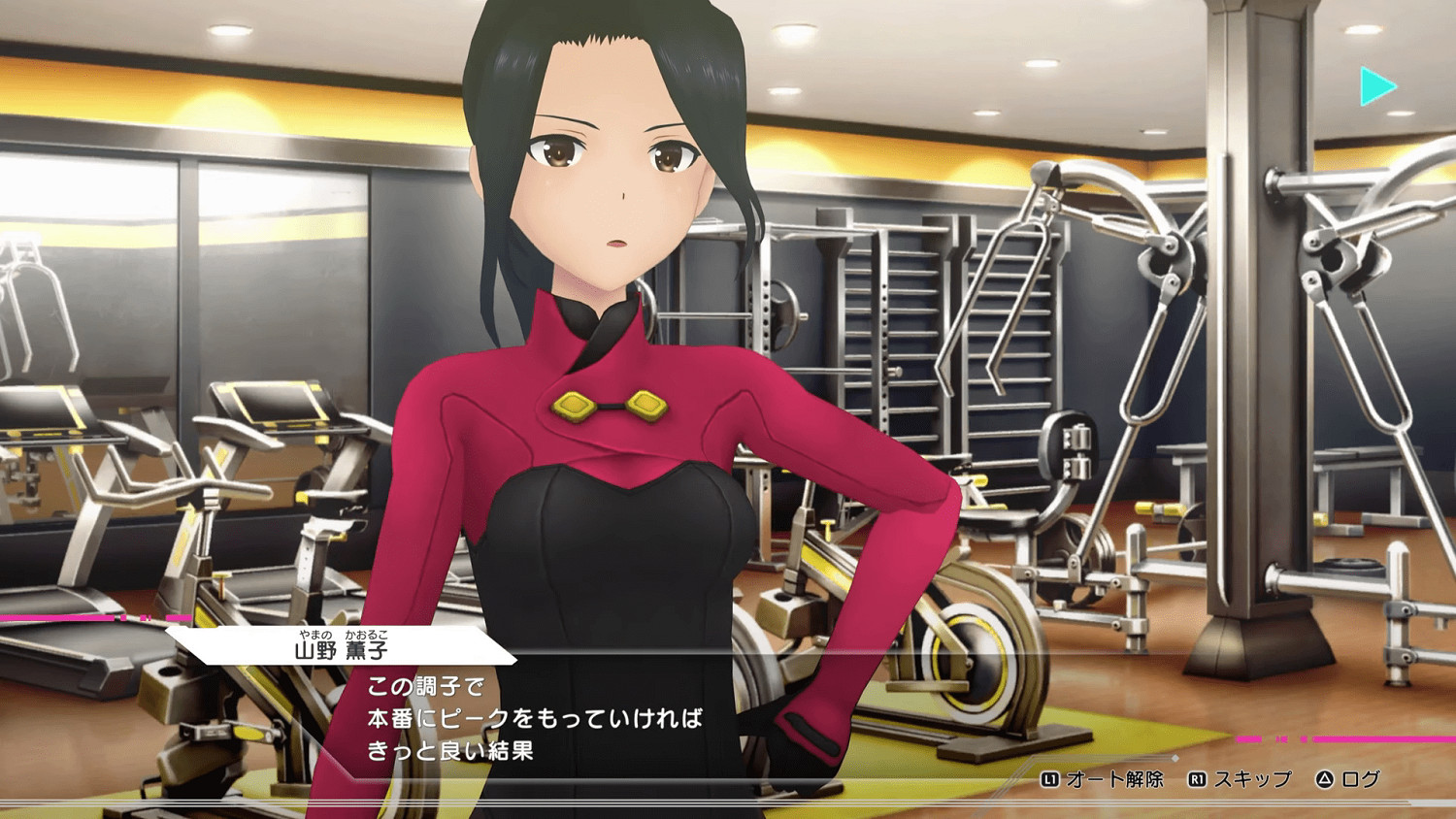Click オート解除 to stop auto mode

[x=1116, y=778]
